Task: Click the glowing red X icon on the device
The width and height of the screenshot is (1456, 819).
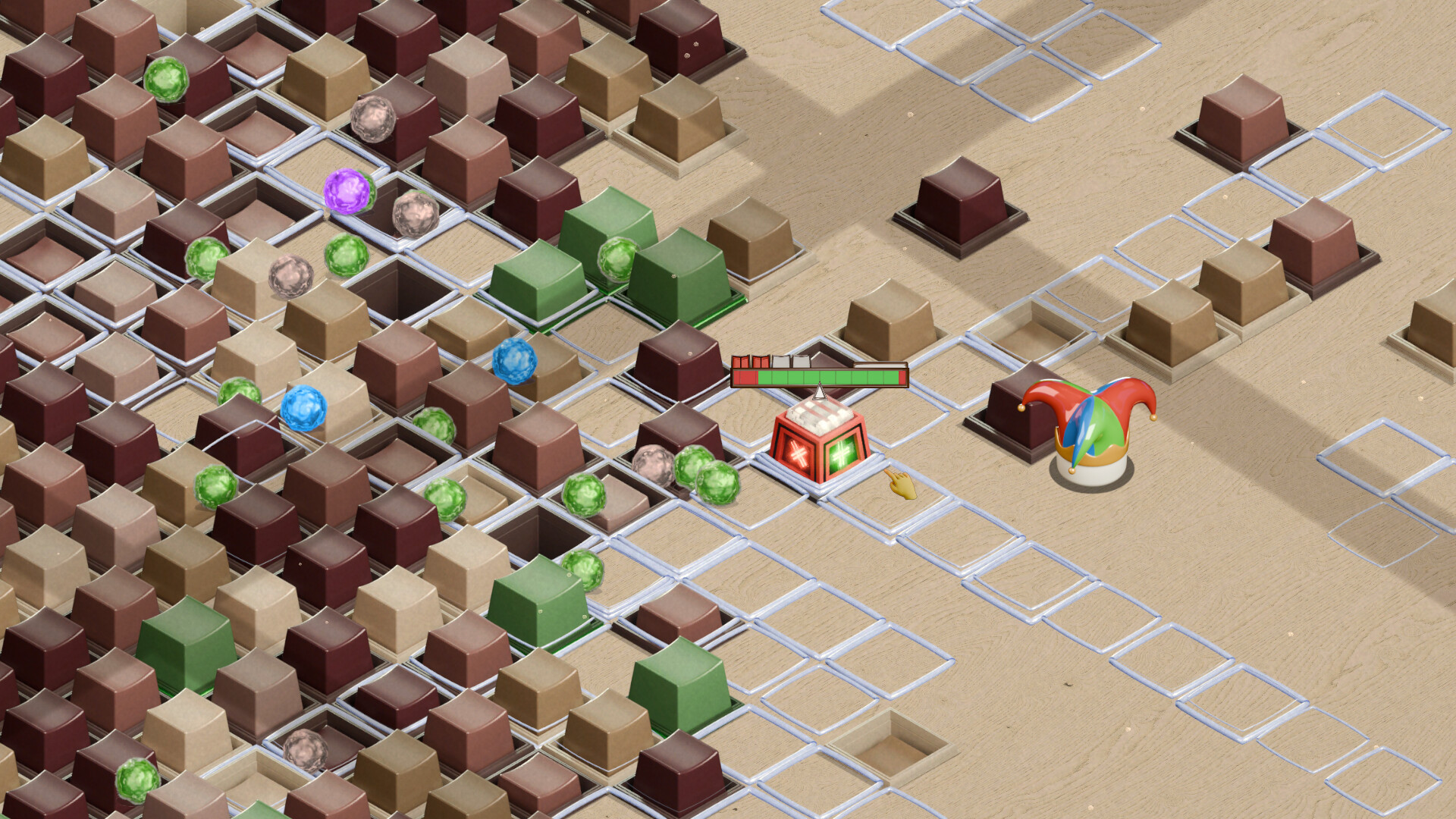Action: 798,453
